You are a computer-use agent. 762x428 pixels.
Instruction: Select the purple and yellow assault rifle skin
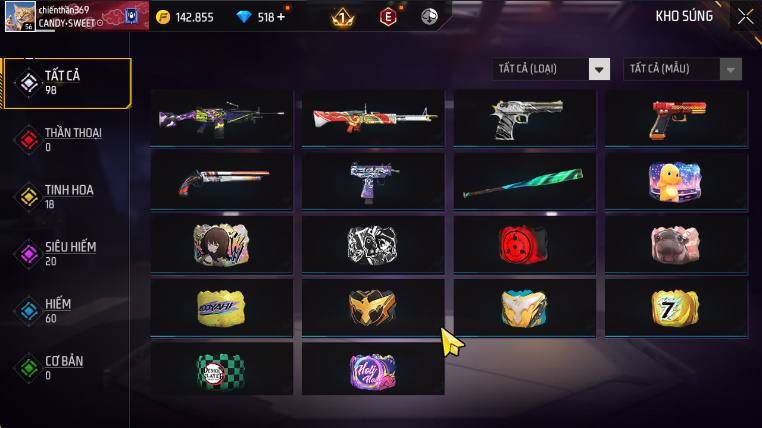click(222, 119)
